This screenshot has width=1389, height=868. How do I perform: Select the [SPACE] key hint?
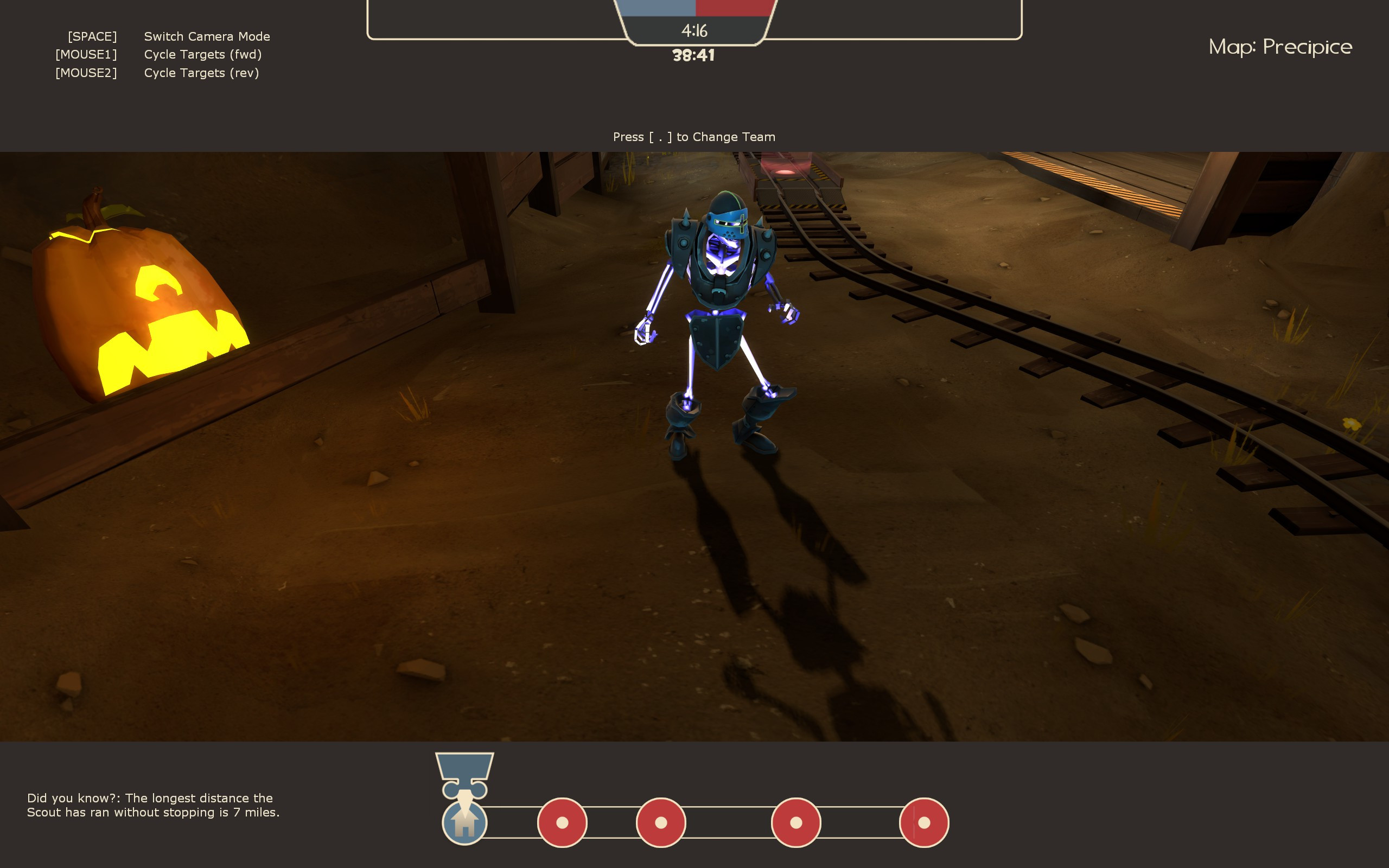tap(93, 36)
